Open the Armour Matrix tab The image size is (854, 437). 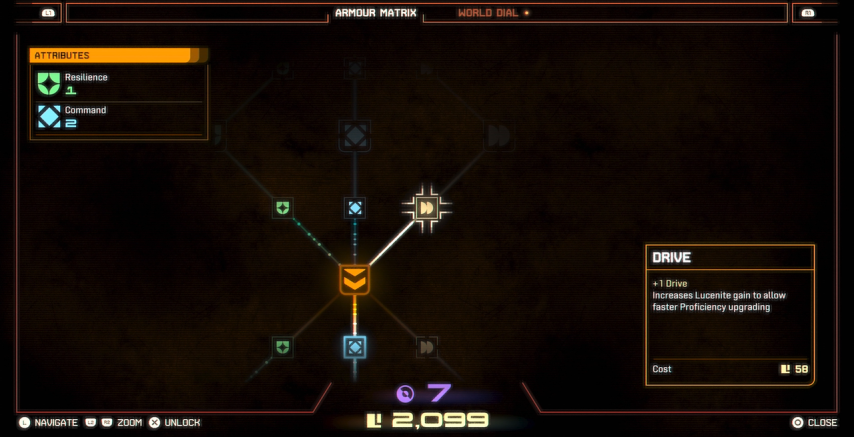[x=375, y=13]
